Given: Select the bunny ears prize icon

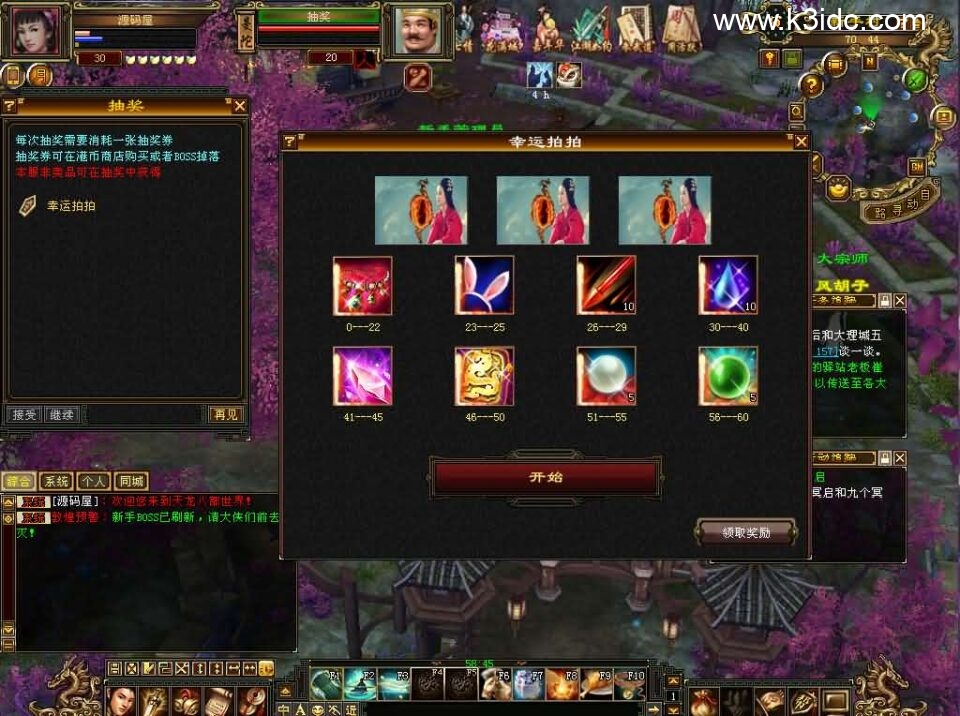Looking at the screenshot, I should (484, 285).
